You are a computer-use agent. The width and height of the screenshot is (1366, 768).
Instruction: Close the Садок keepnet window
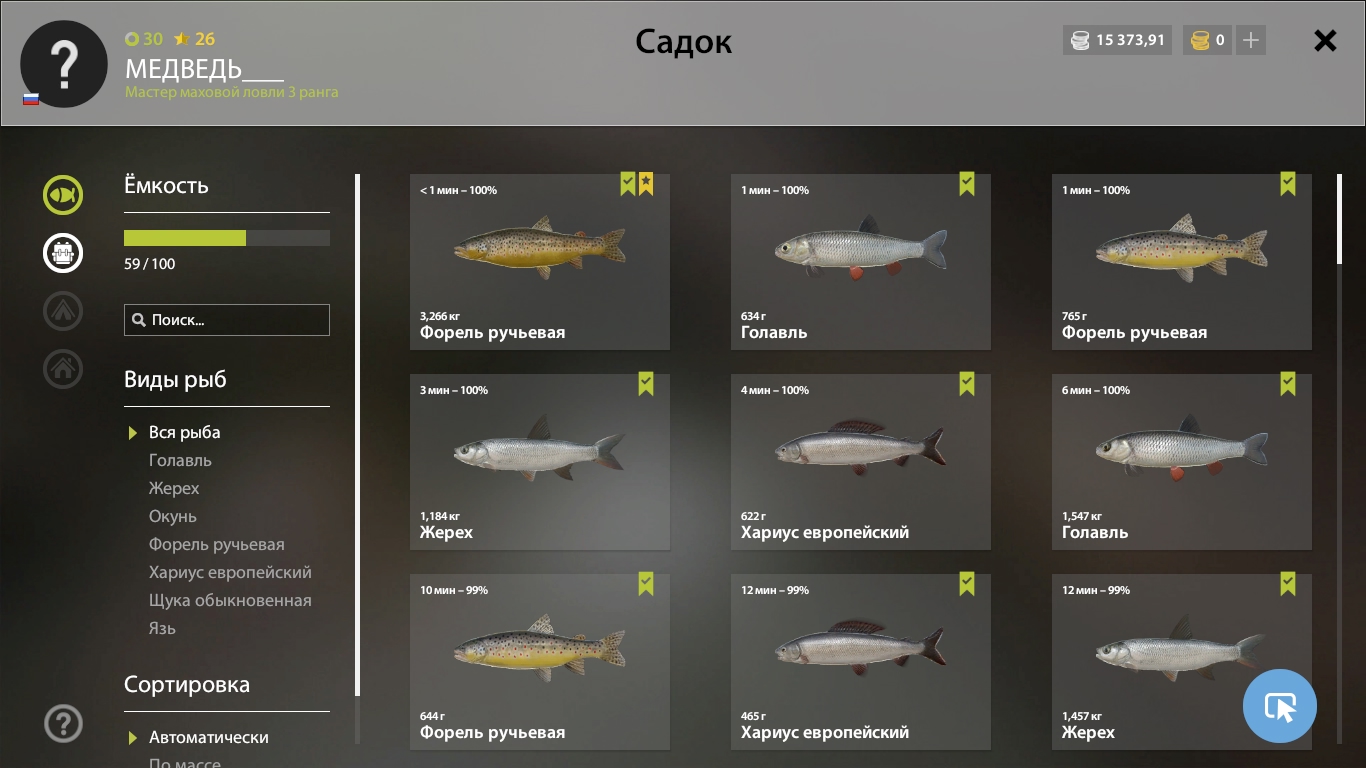(1325, 41)
